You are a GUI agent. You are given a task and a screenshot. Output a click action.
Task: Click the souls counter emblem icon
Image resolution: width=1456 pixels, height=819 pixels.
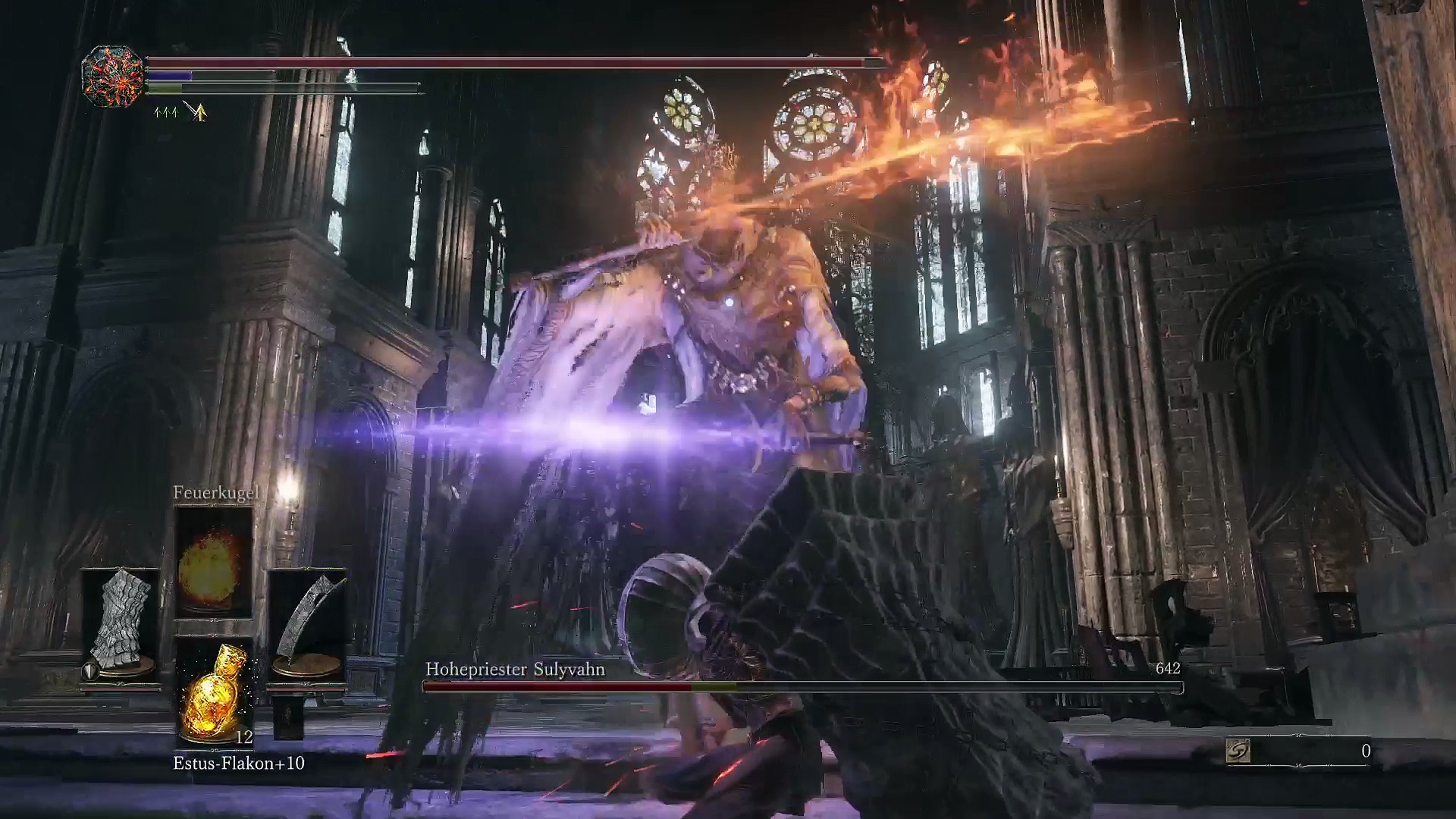(x=1238, y=752)
